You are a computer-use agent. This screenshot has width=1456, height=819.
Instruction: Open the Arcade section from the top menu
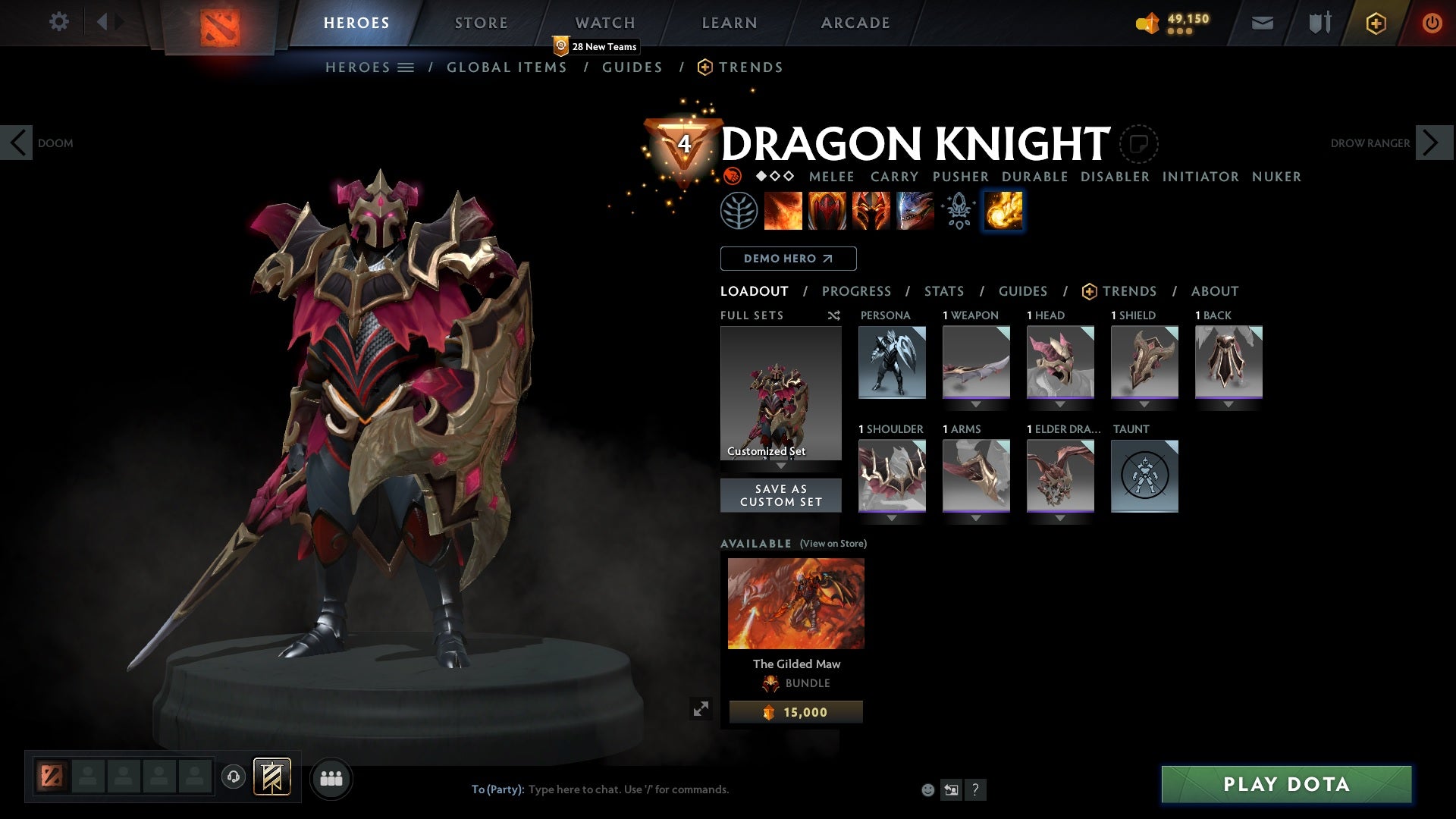(854, 22)
